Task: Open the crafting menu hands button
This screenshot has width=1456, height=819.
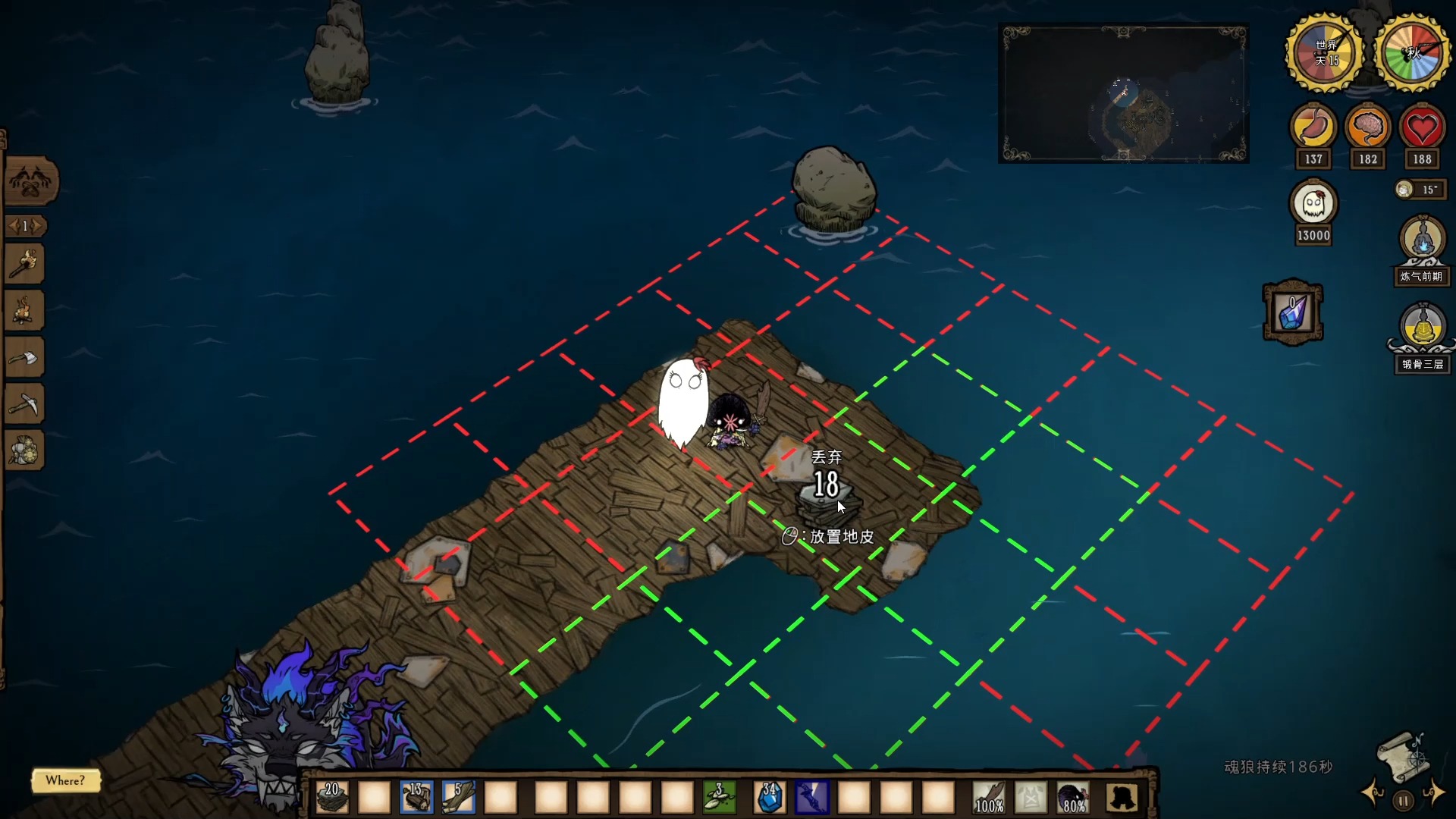Action: tap(30, 182)
